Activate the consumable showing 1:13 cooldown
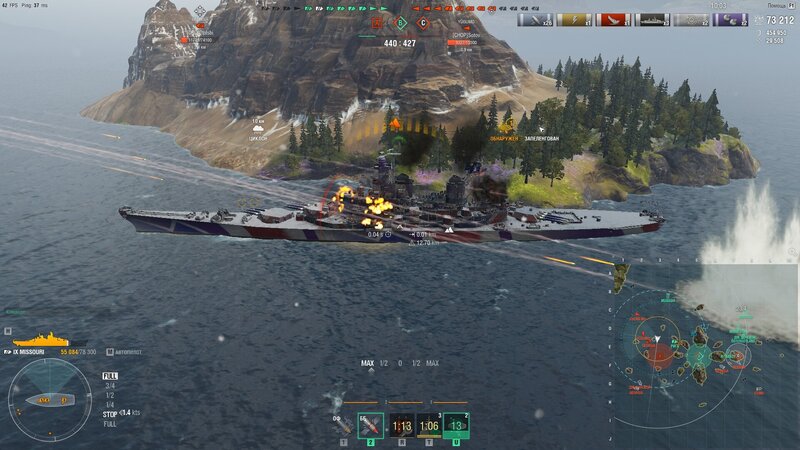The height and width of the screenshot is (450, 800). click(x=401, y=425)
